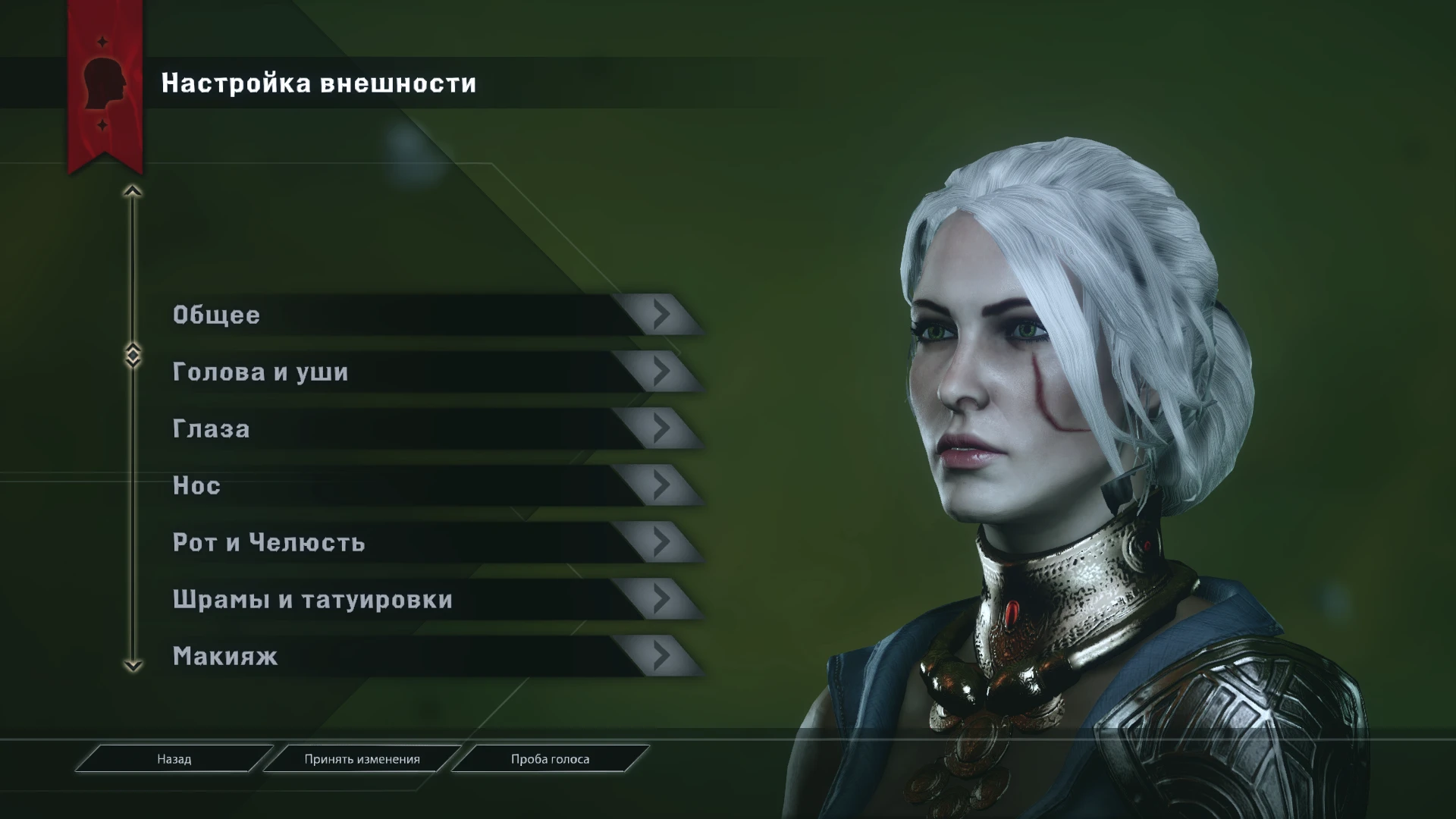Select the chevron next to Шрамы и татуировки
This screenshot has height=819, width=1456.
click(661, 599)
